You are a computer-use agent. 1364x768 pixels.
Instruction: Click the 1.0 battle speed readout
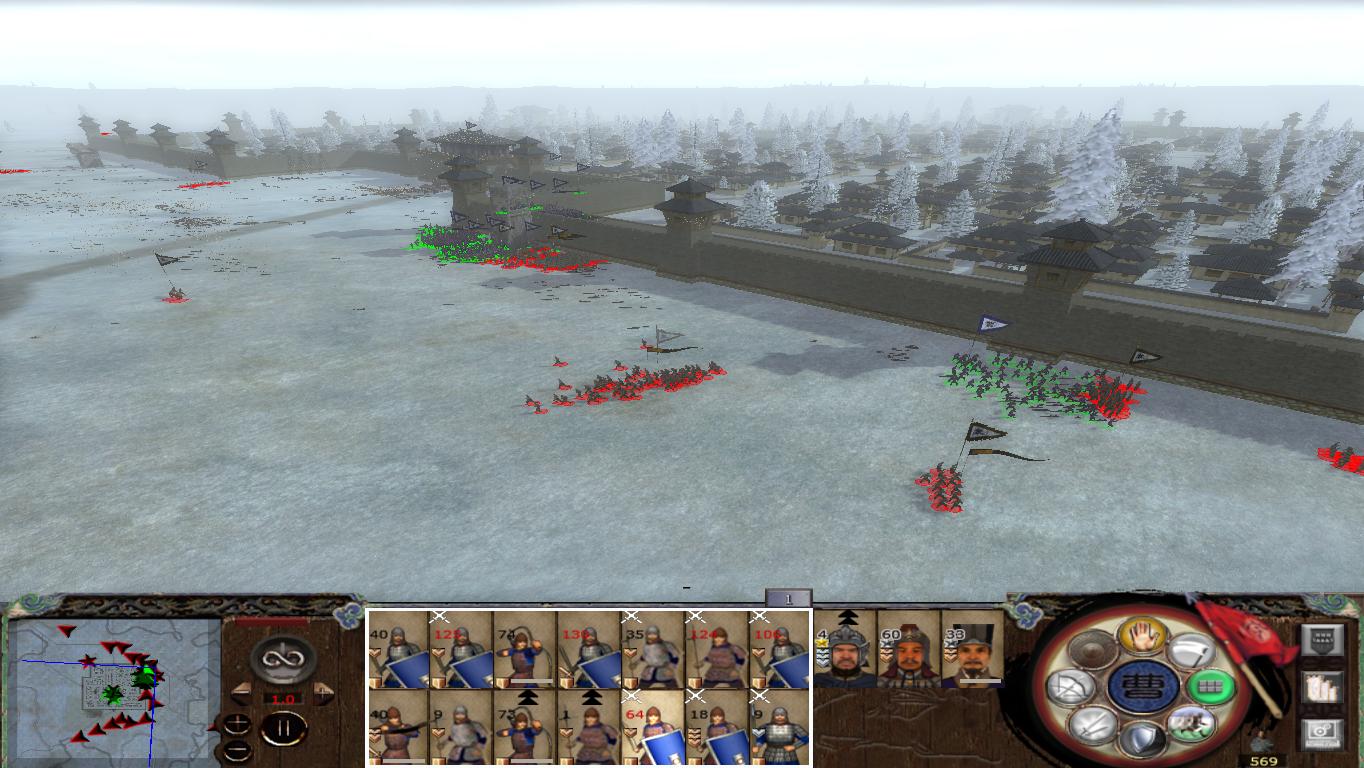282,699
